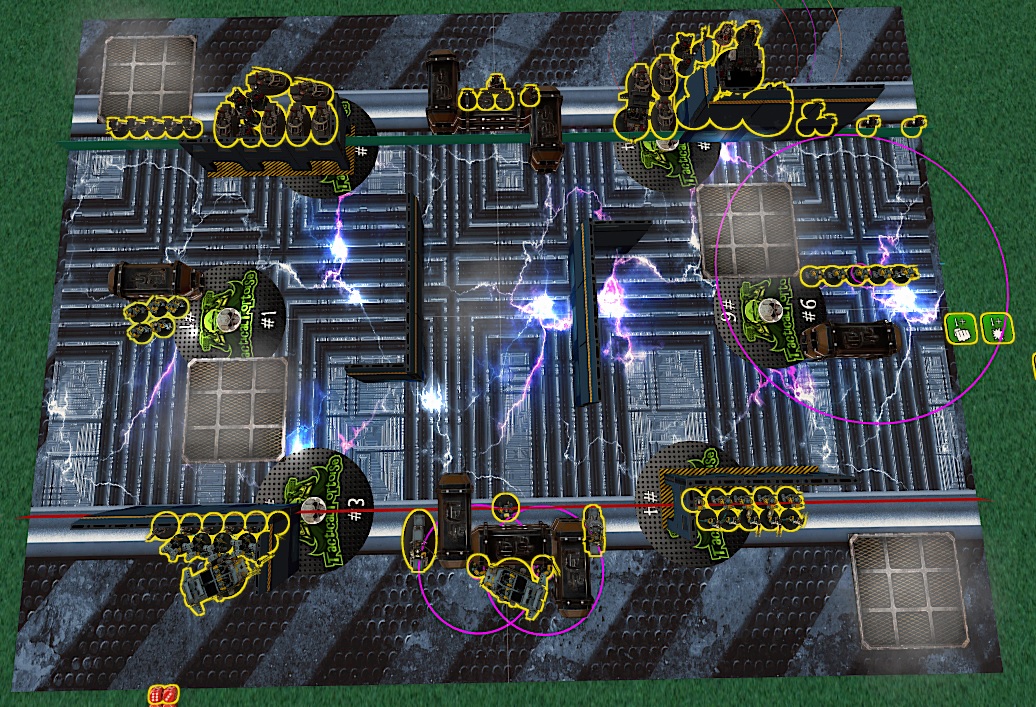Select the green burst bonus token
This screenshot has width=1036, height=707.
996,327
